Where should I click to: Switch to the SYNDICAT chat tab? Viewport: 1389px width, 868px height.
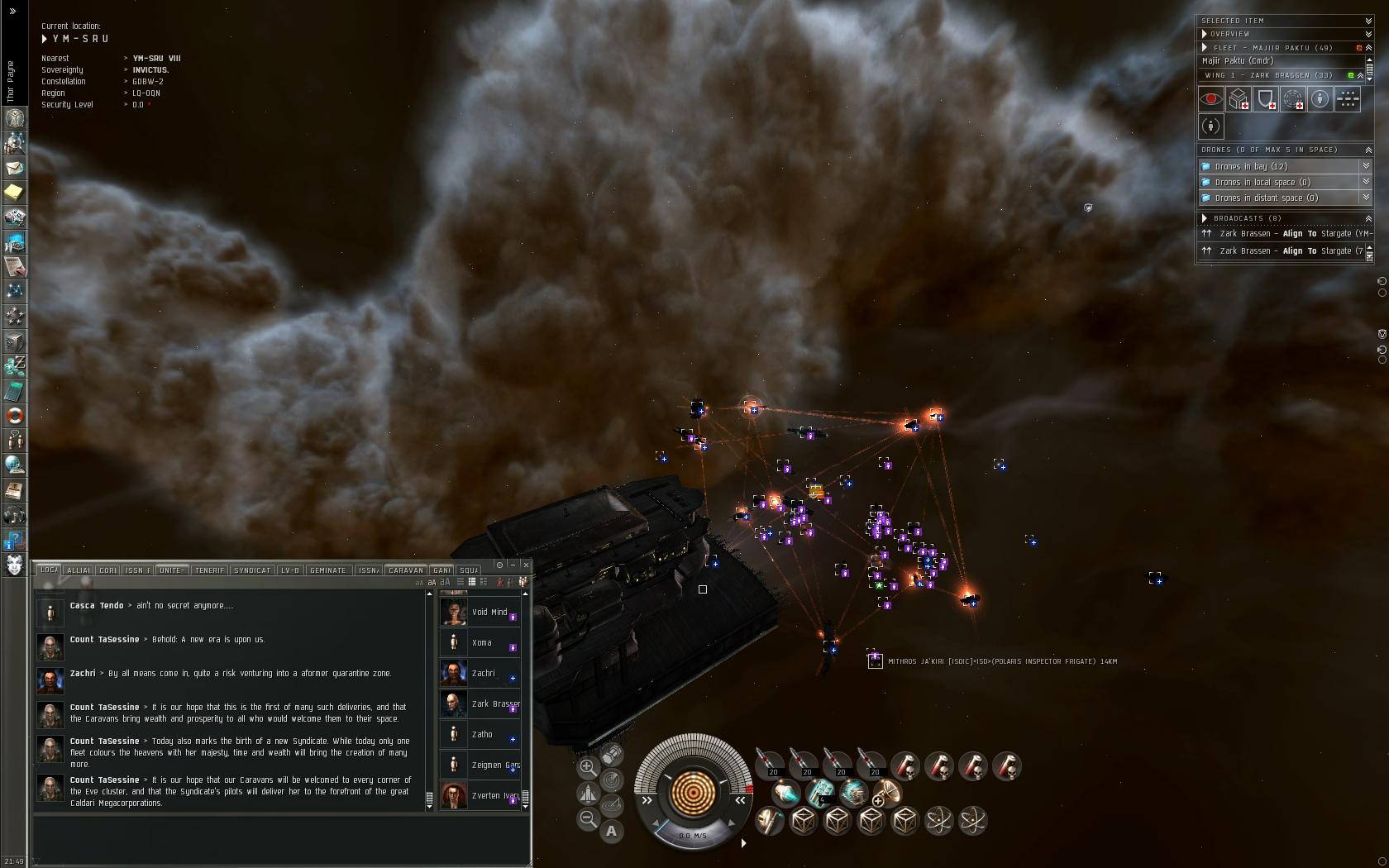click(252, 570)
